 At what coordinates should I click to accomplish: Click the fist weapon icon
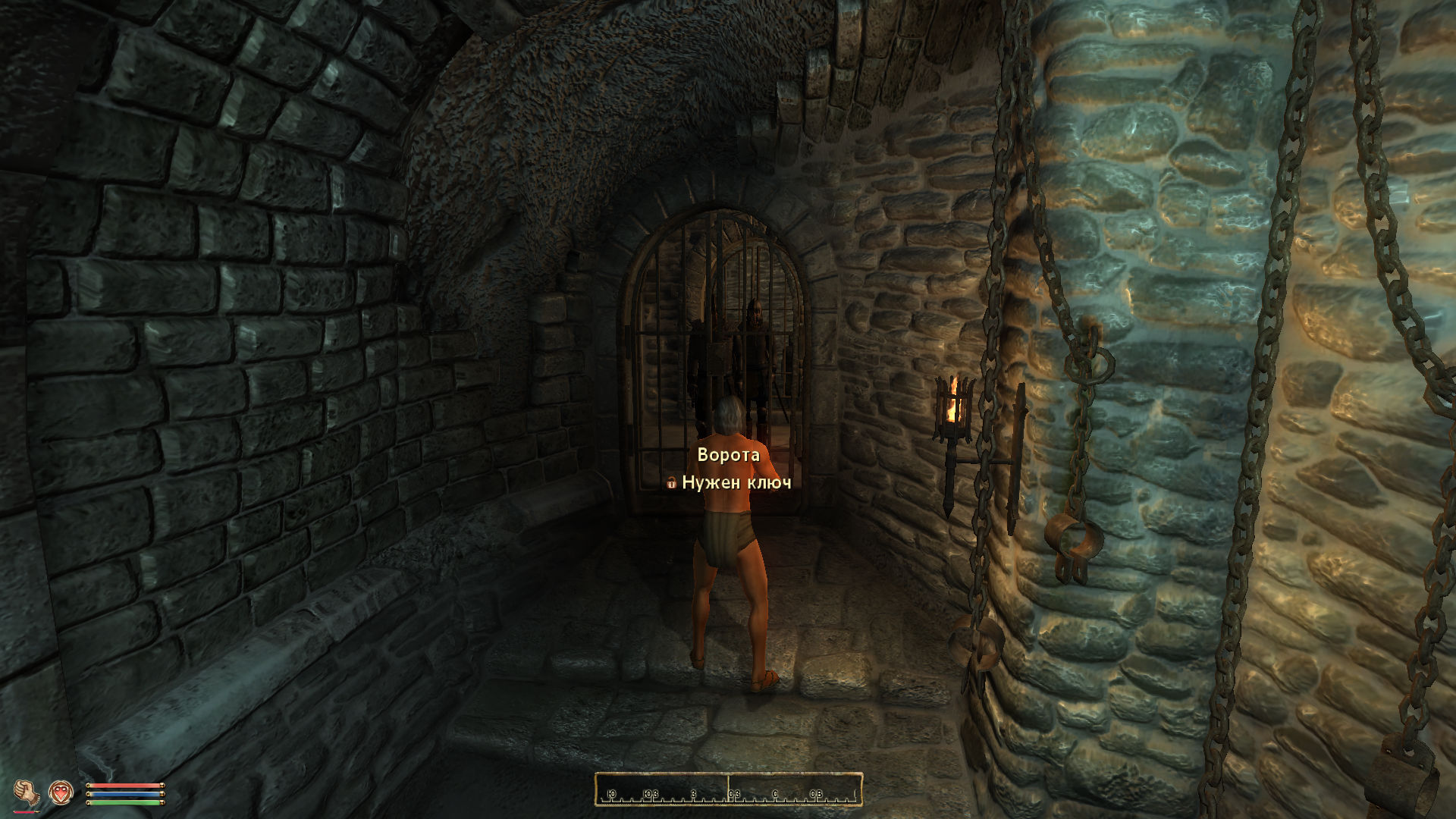coord(27,792)
